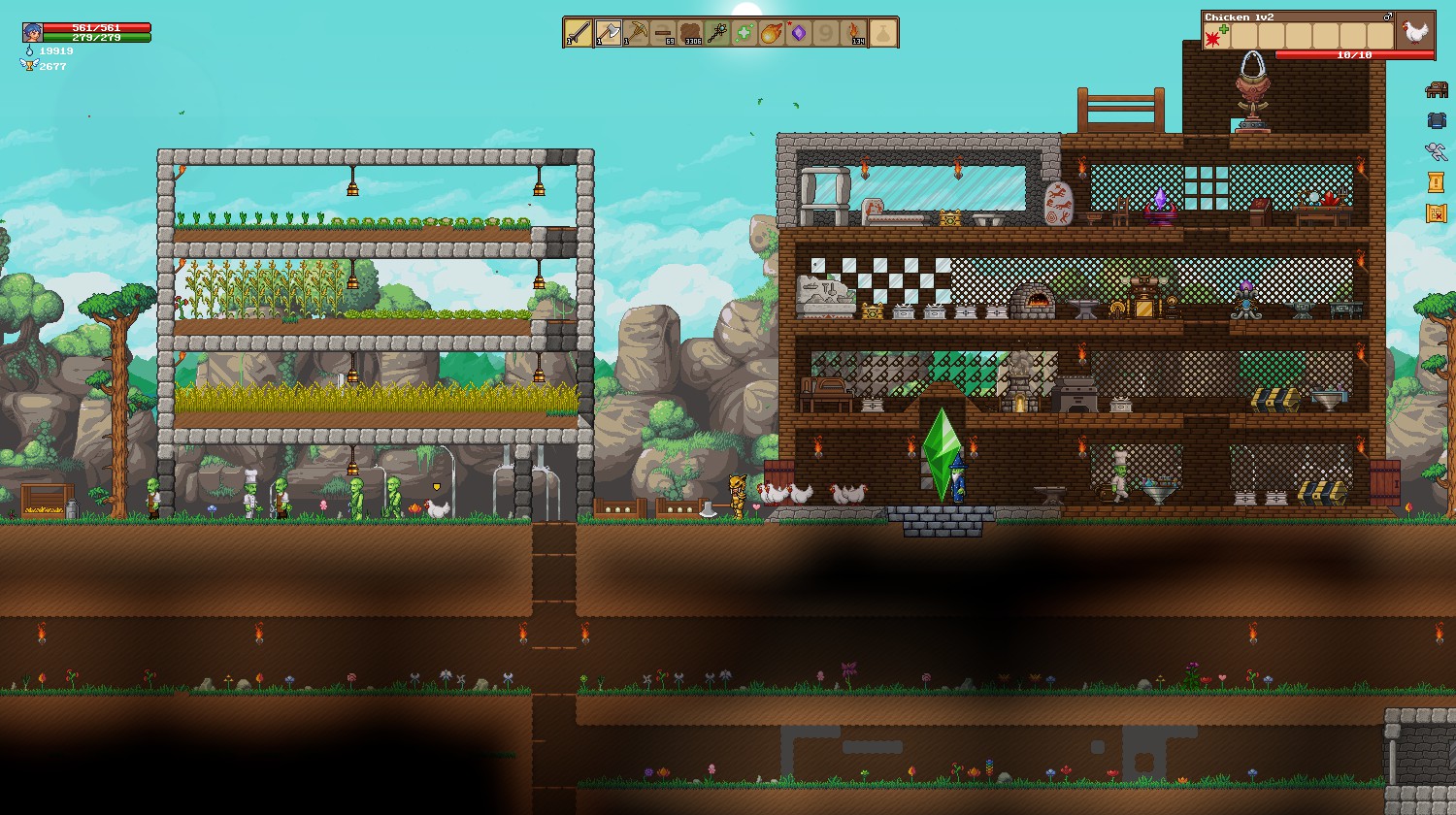Select the torch stack of 134
This screenshot has height=815, width=1456.
pyautogui.click(x=854, y=33)
